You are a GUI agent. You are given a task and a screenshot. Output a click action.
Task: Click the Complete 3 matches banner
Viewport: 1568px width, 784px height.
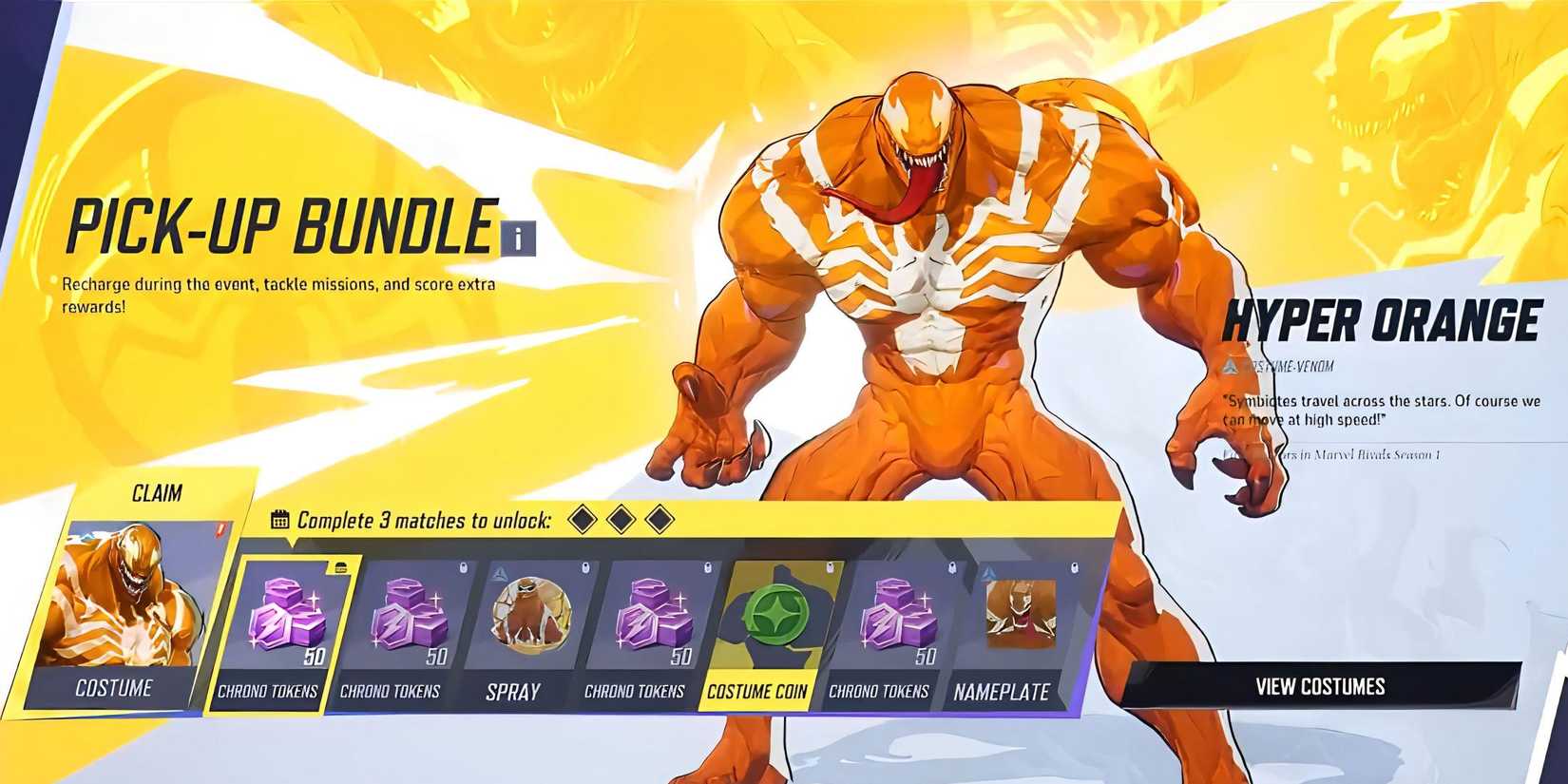point(428,520)
